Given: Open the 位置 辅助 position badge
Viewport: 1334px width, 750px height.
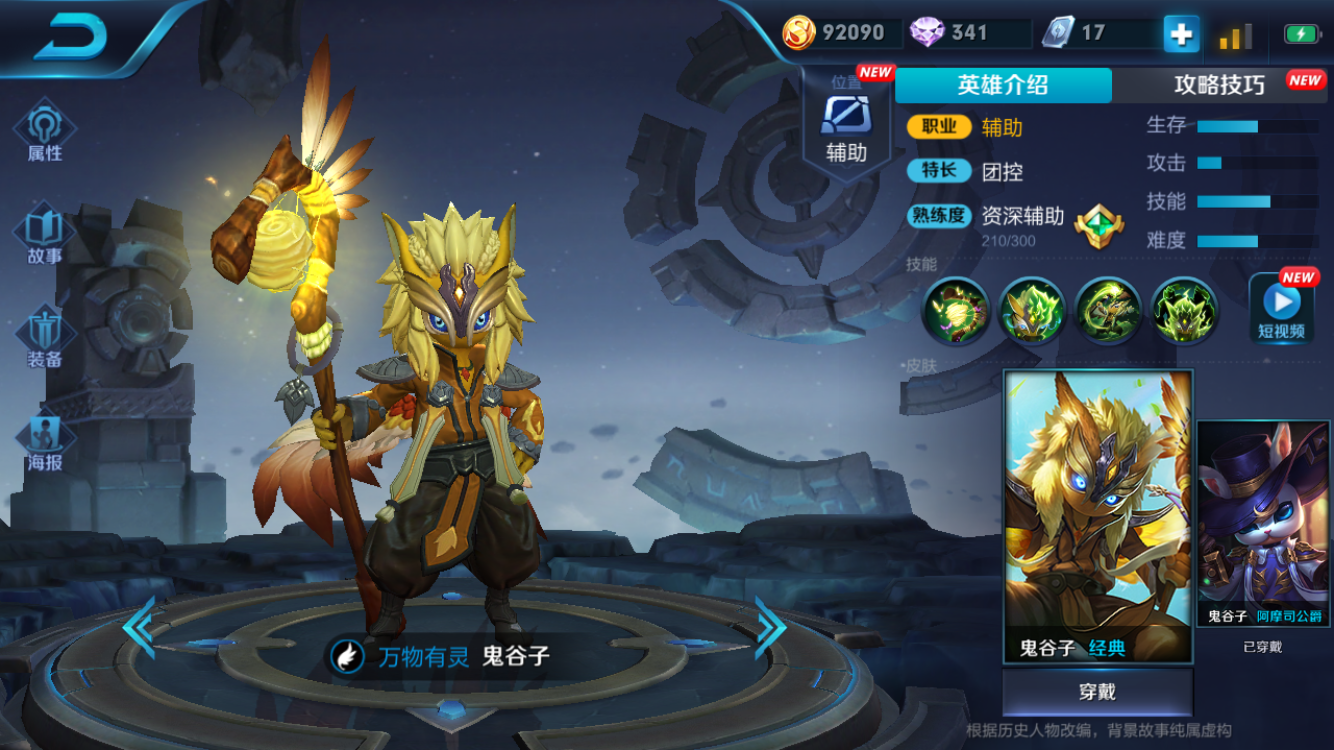Looking at the screenshot, I should pyautogui.click(x=846, y=127).
